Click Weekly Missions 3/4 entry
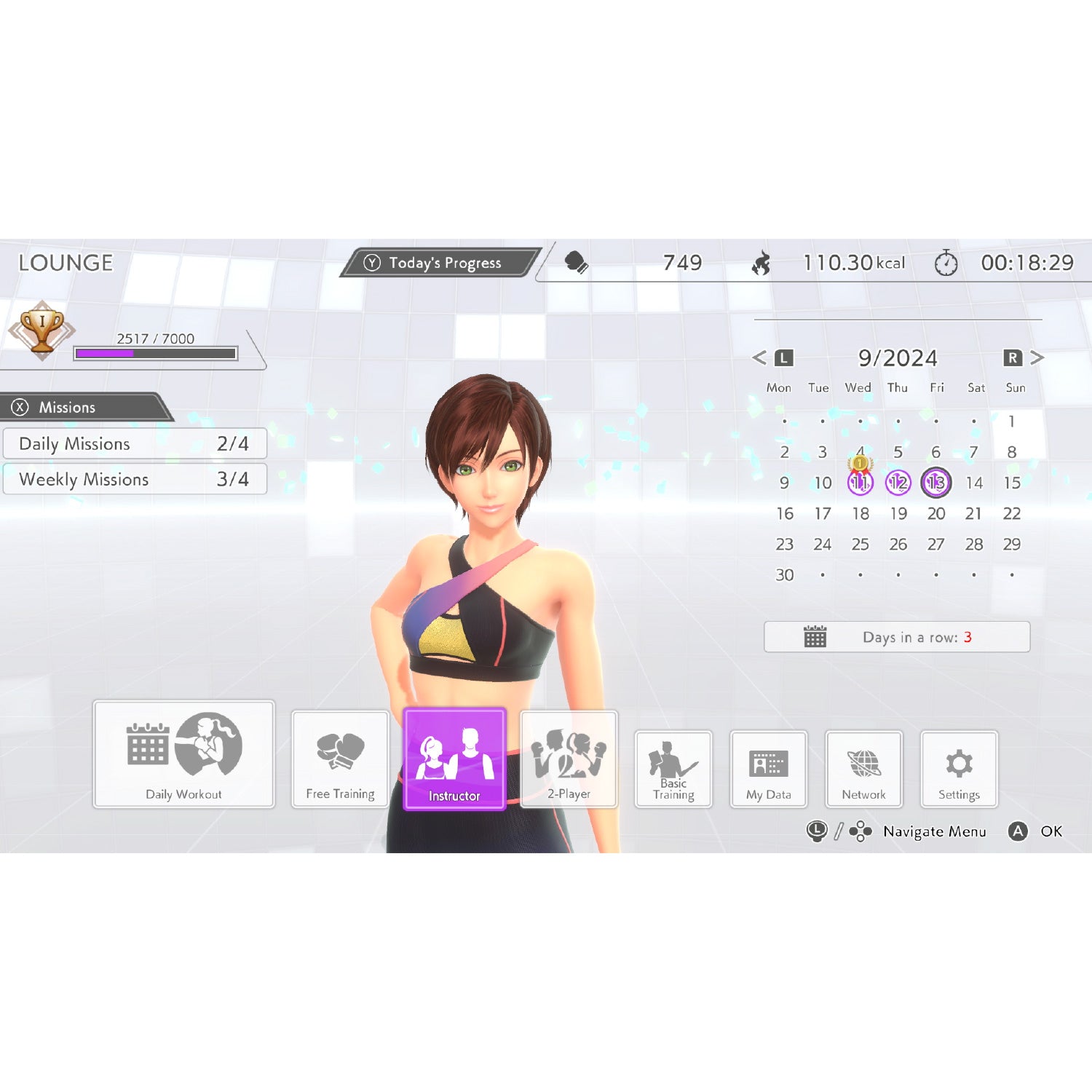 click(x=135, y=479)
